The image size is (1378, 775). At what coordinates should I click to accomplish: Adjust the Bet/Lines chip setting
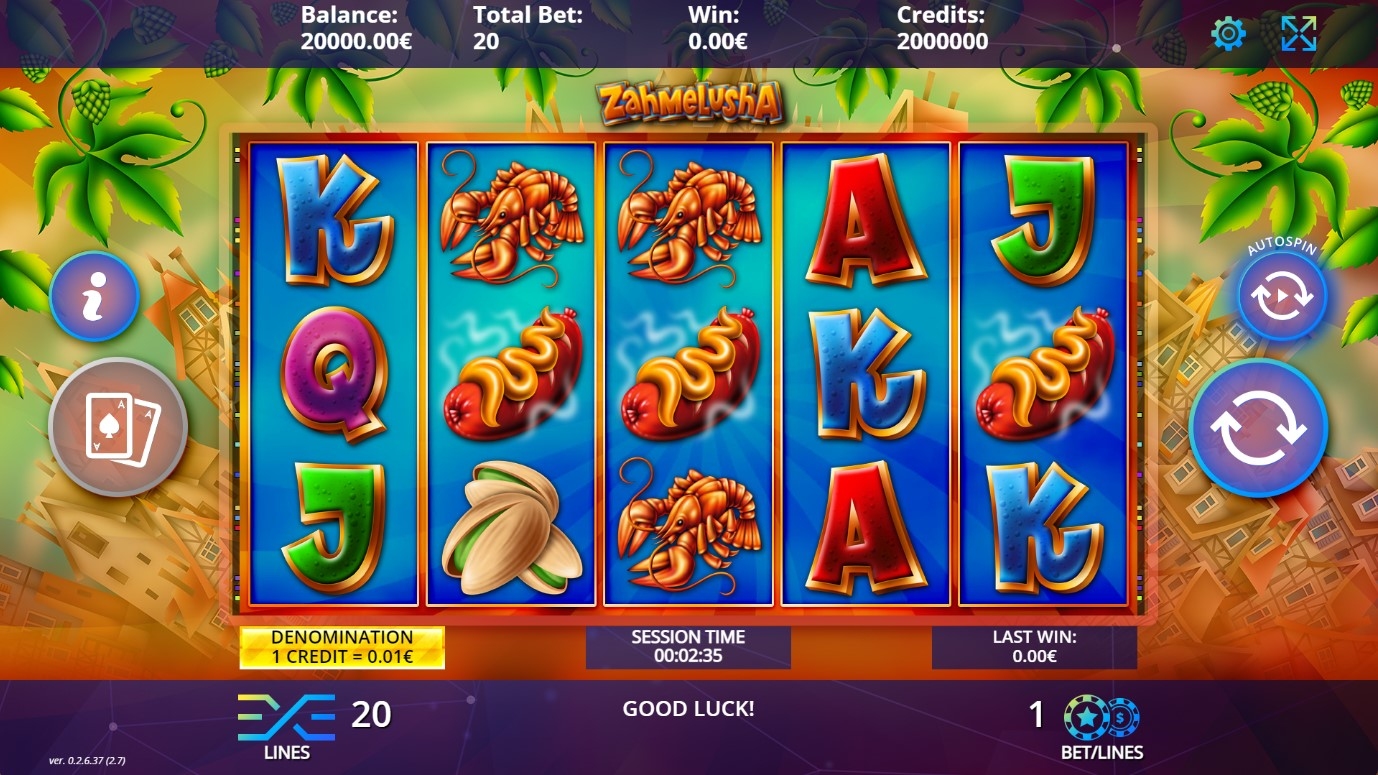pyautogui.click(x=1101, y=717)
